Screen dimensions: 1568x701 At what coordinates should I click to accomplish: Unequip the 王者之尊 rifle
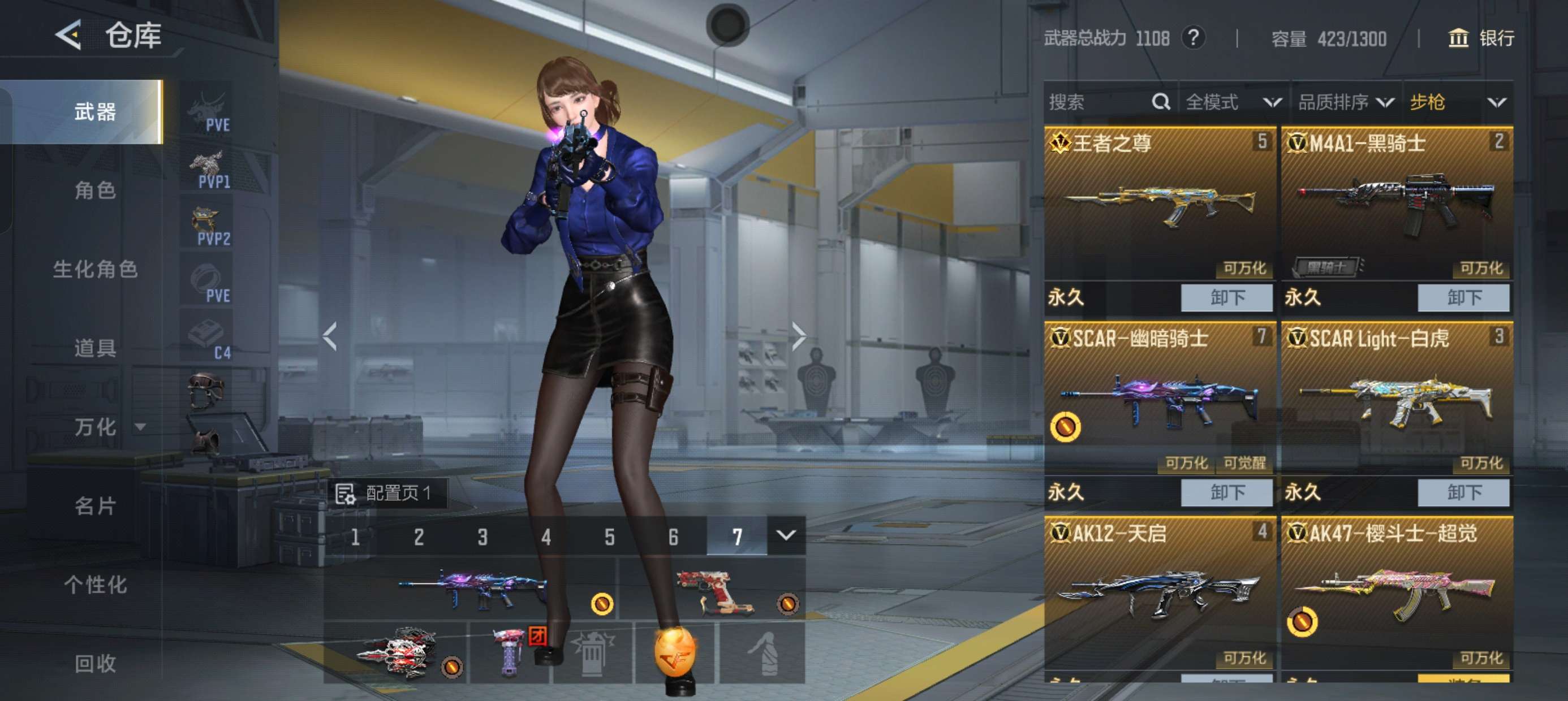tap(1226, 297)
